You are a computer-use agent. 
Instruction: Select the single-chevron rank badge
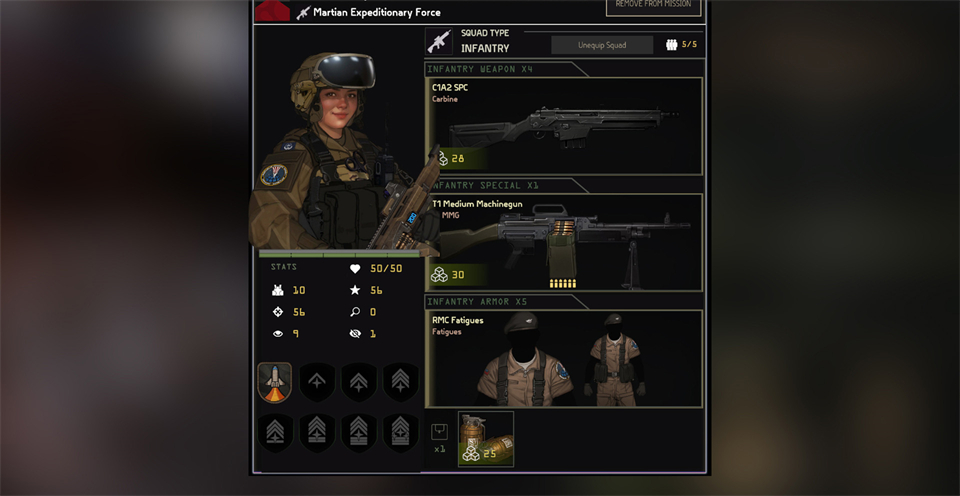click(317, 381)
